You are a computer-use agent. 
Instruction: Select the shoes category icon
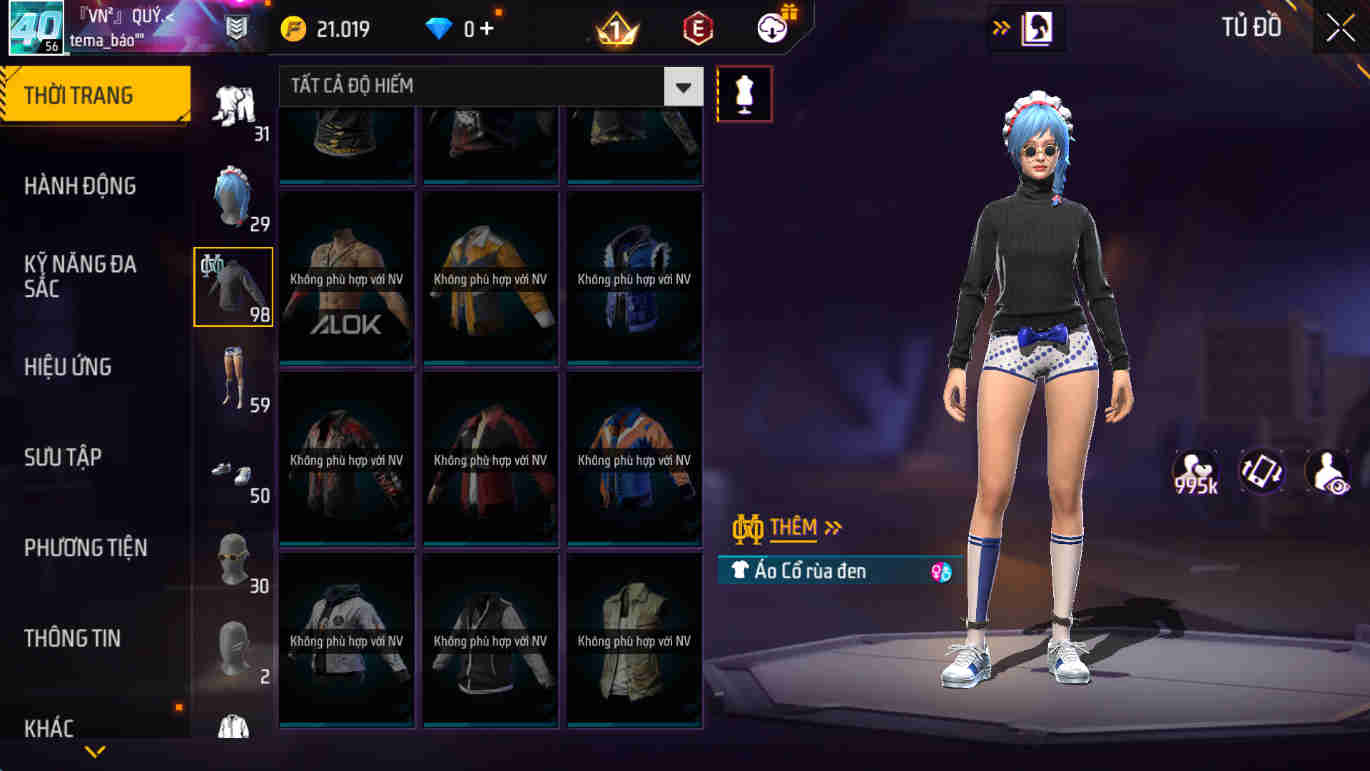(233, 470)
